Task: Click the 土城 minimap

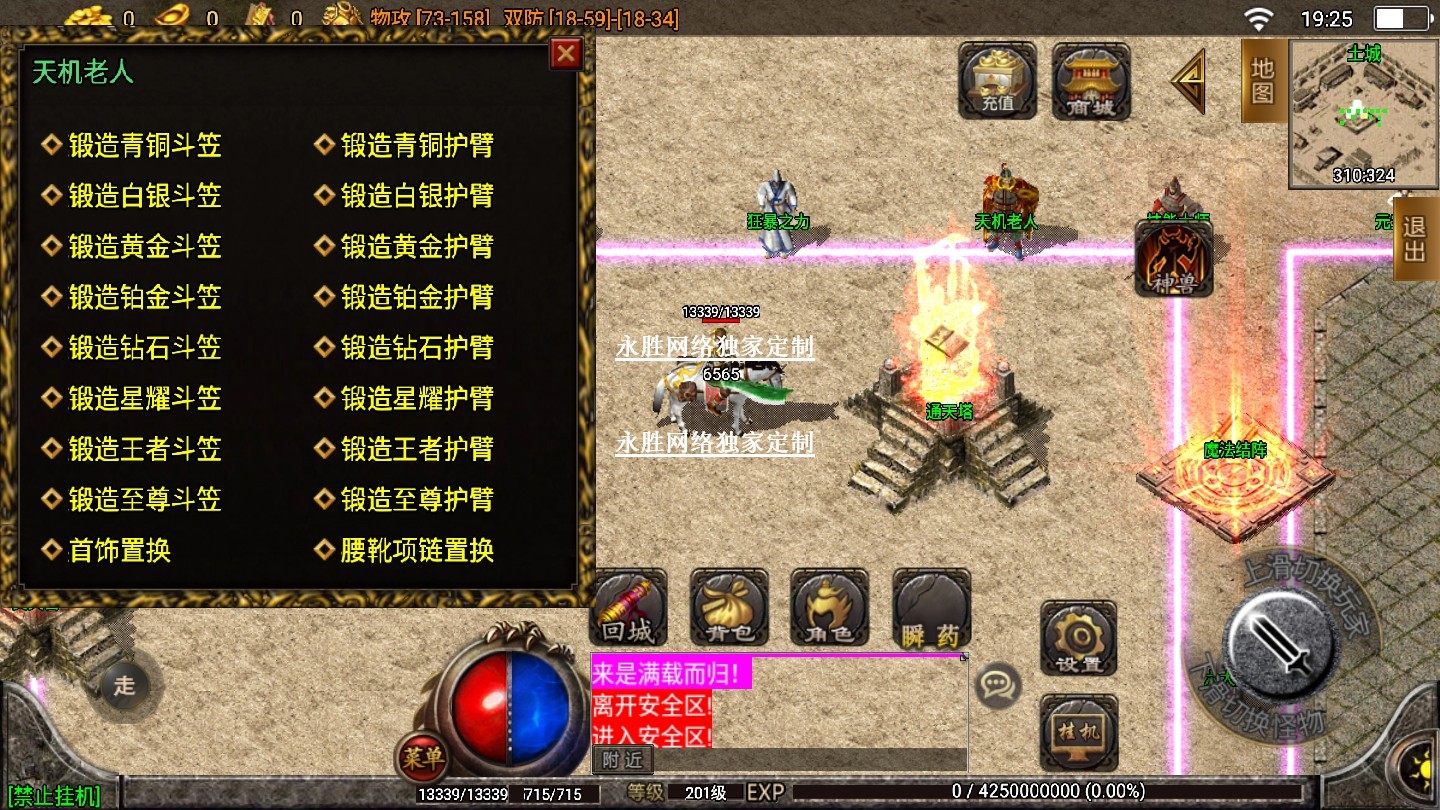Action: [1362, 115]
